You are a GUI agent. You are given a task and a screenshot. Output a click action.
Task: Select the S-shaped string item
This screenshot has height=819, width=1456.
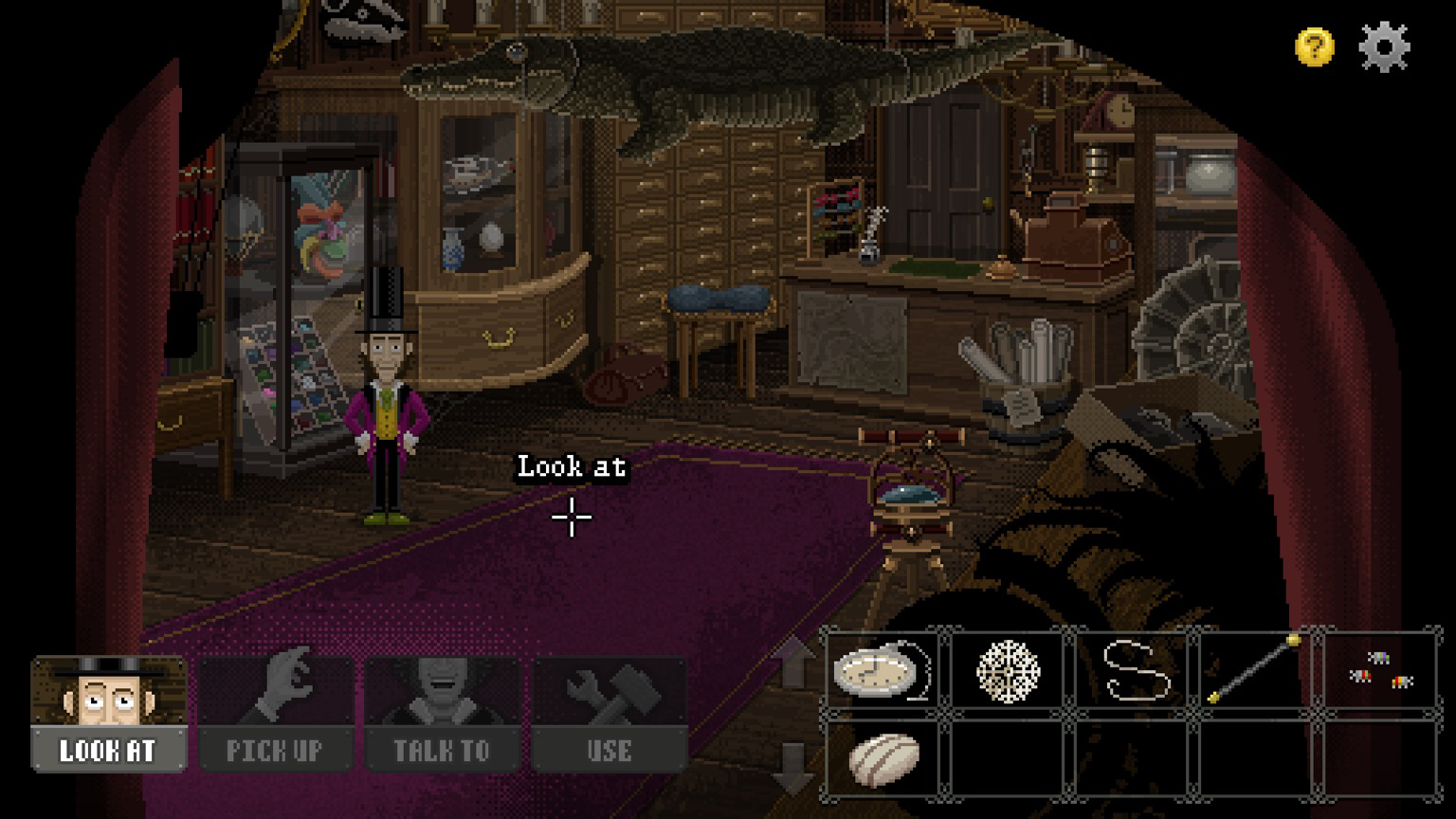[x=1134, y=671]
